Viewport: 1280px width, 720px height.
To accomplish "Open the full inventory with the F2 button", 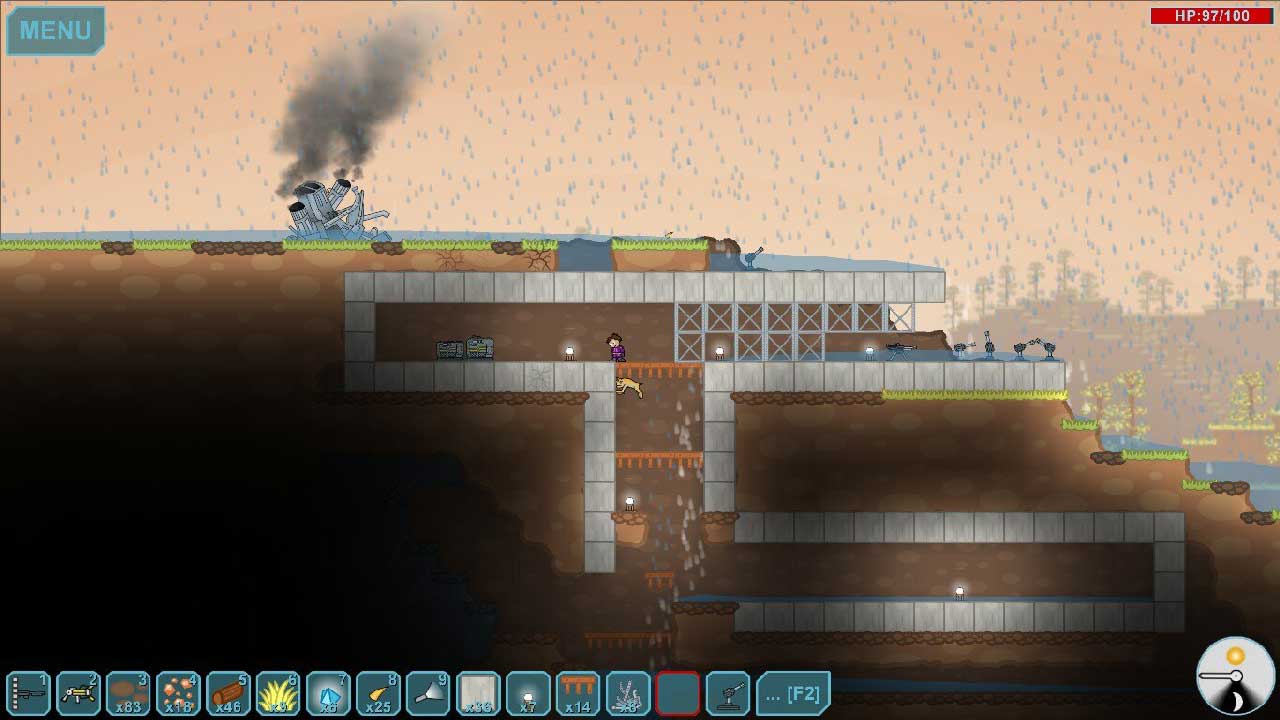I will 793,693.
